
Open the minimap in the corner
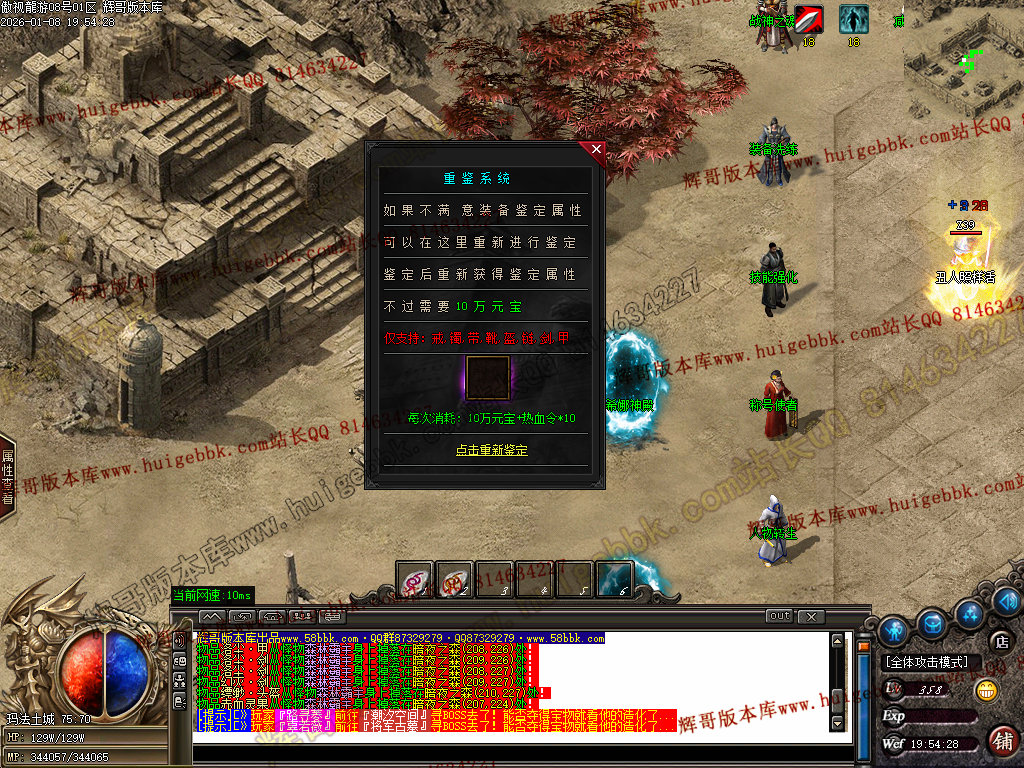pyautogui.click(x=963, y=60)
